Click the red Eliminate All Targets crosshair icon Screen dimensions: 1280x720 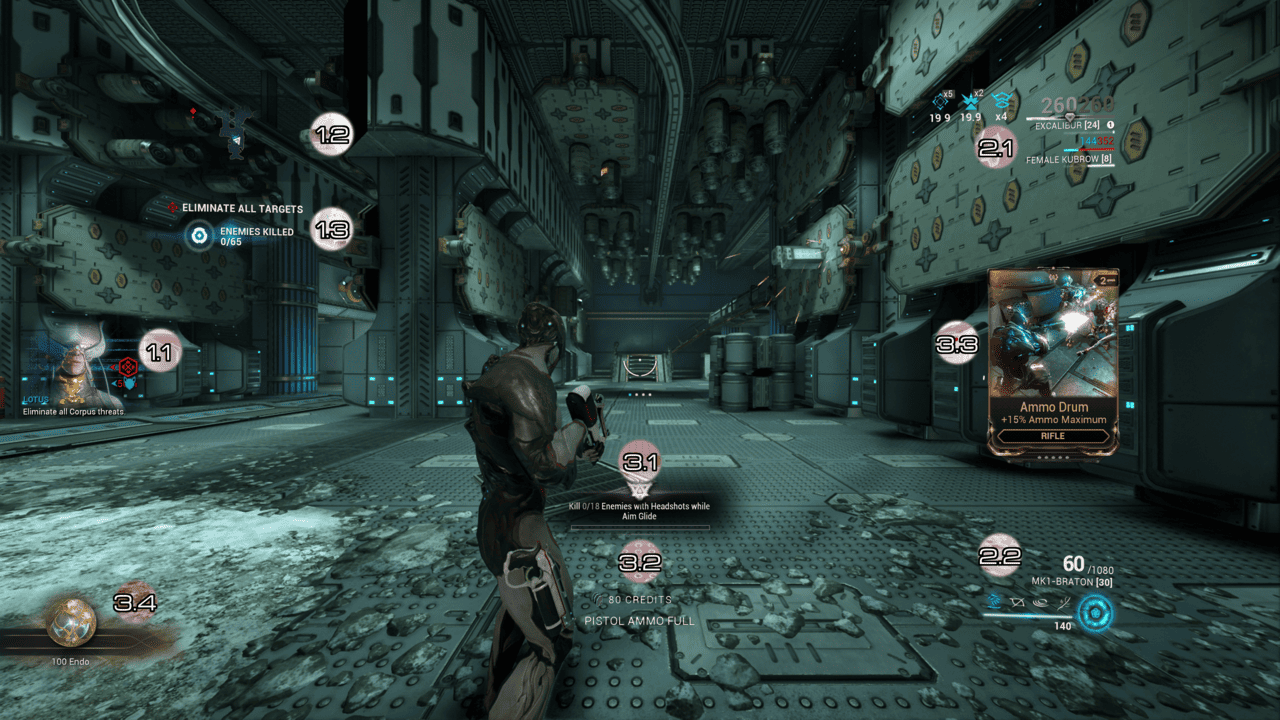(172, 208)
